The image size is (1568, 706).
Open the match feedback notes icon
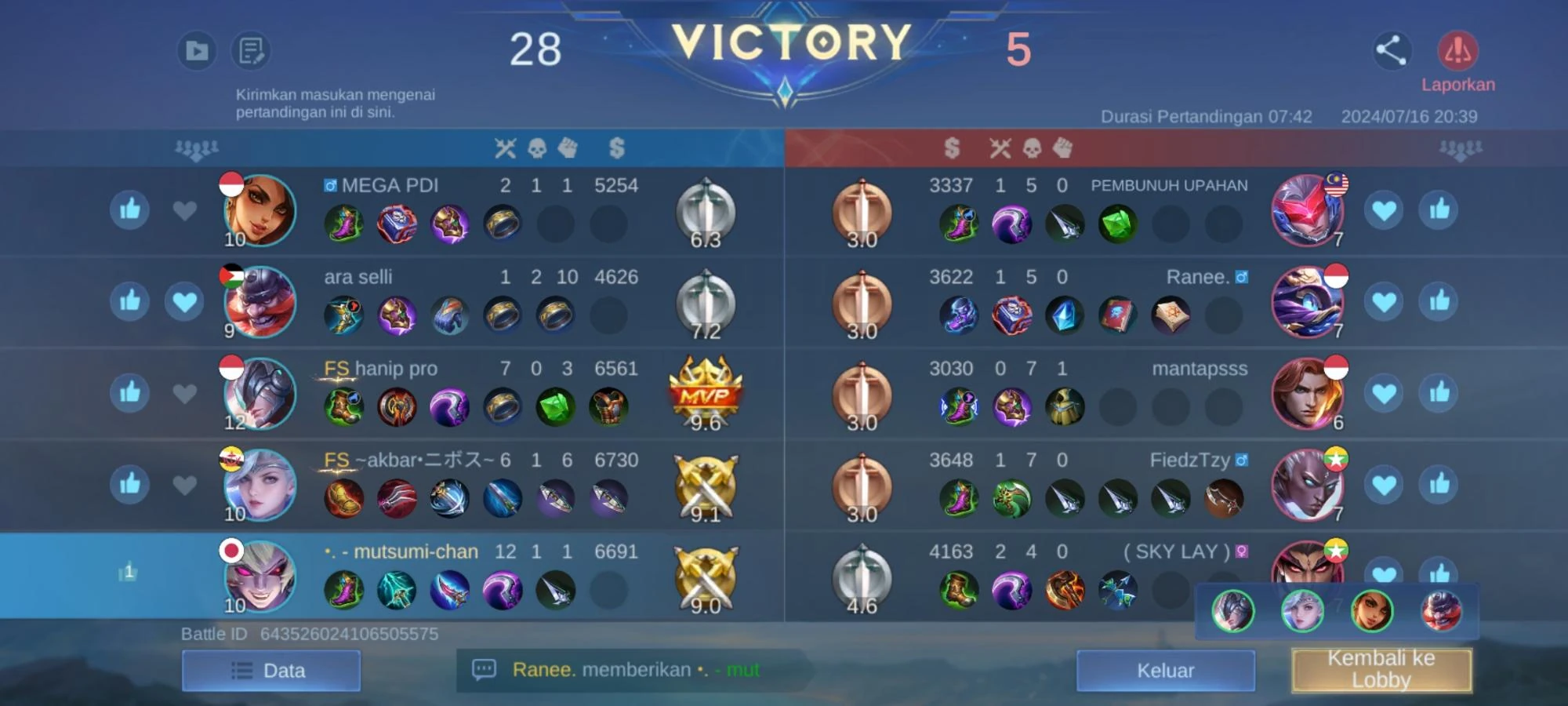point(250,51)
